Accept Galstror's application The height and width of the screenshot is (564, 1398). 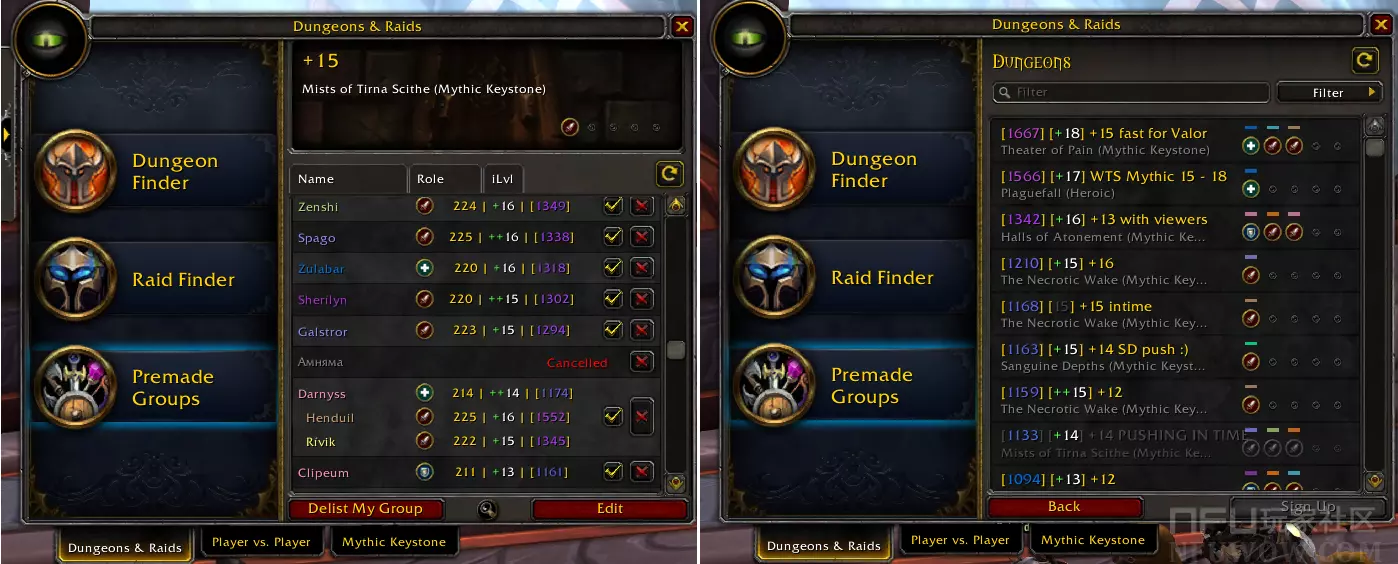613,330
